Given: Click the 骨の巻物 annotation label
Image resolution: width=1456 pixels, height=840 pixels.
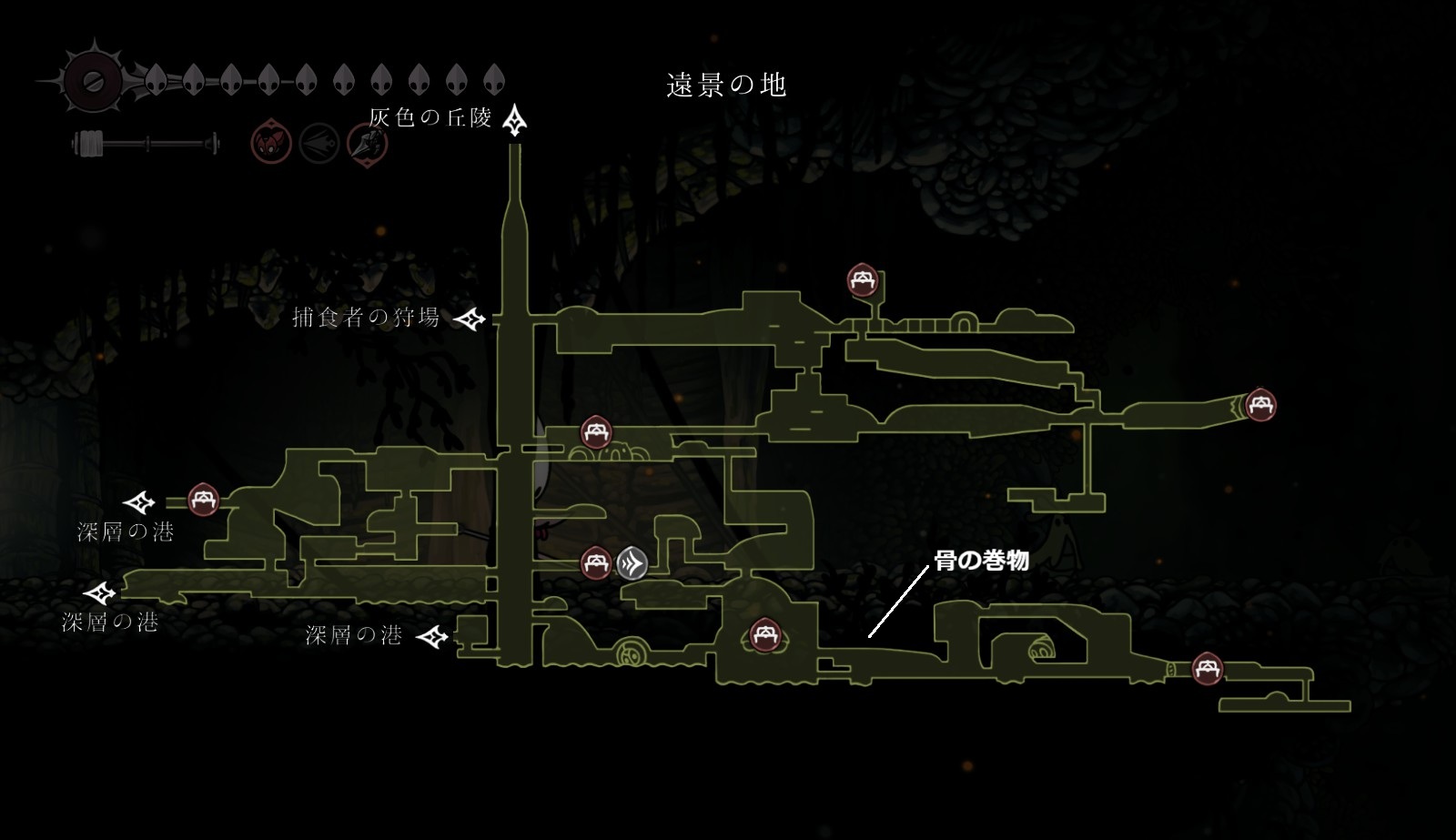Looking at the screenshot, I should 981,561.
